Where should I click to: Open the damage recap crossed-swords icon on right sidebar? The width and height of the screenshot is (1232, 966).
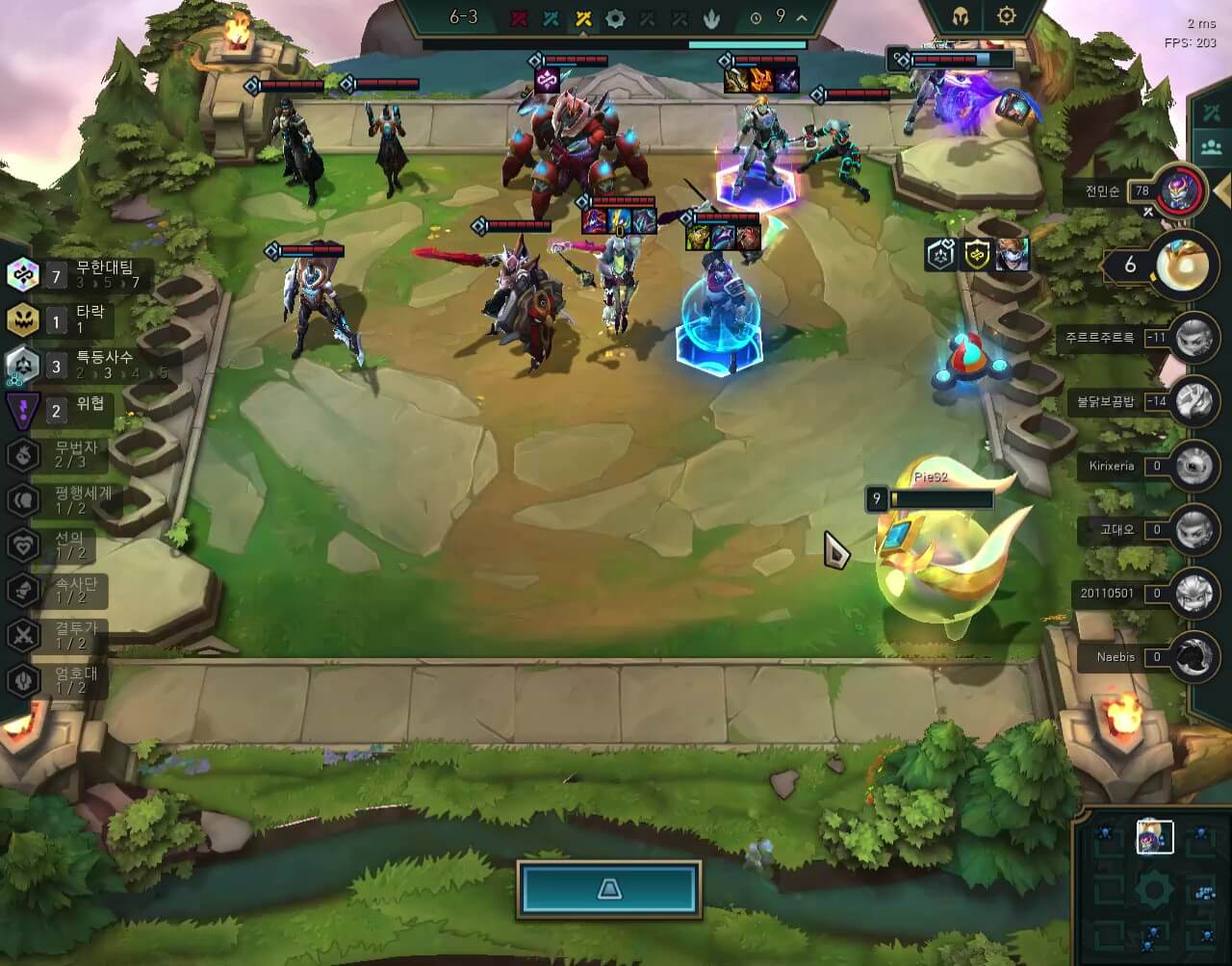(x=1211, y=110)
